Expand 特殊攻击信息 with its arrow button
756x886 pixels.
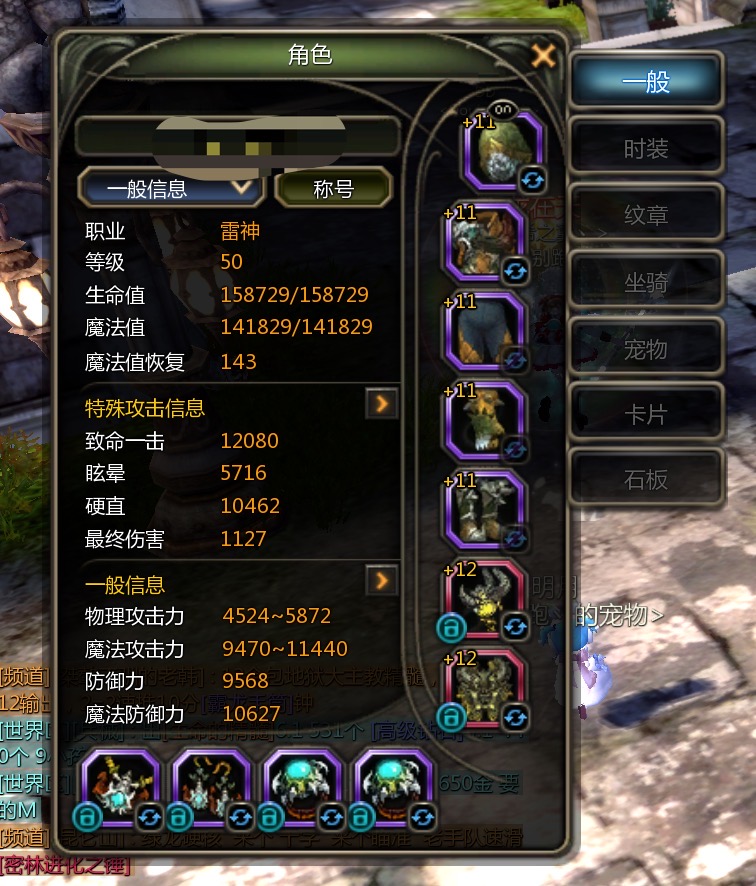pos(382,404)
